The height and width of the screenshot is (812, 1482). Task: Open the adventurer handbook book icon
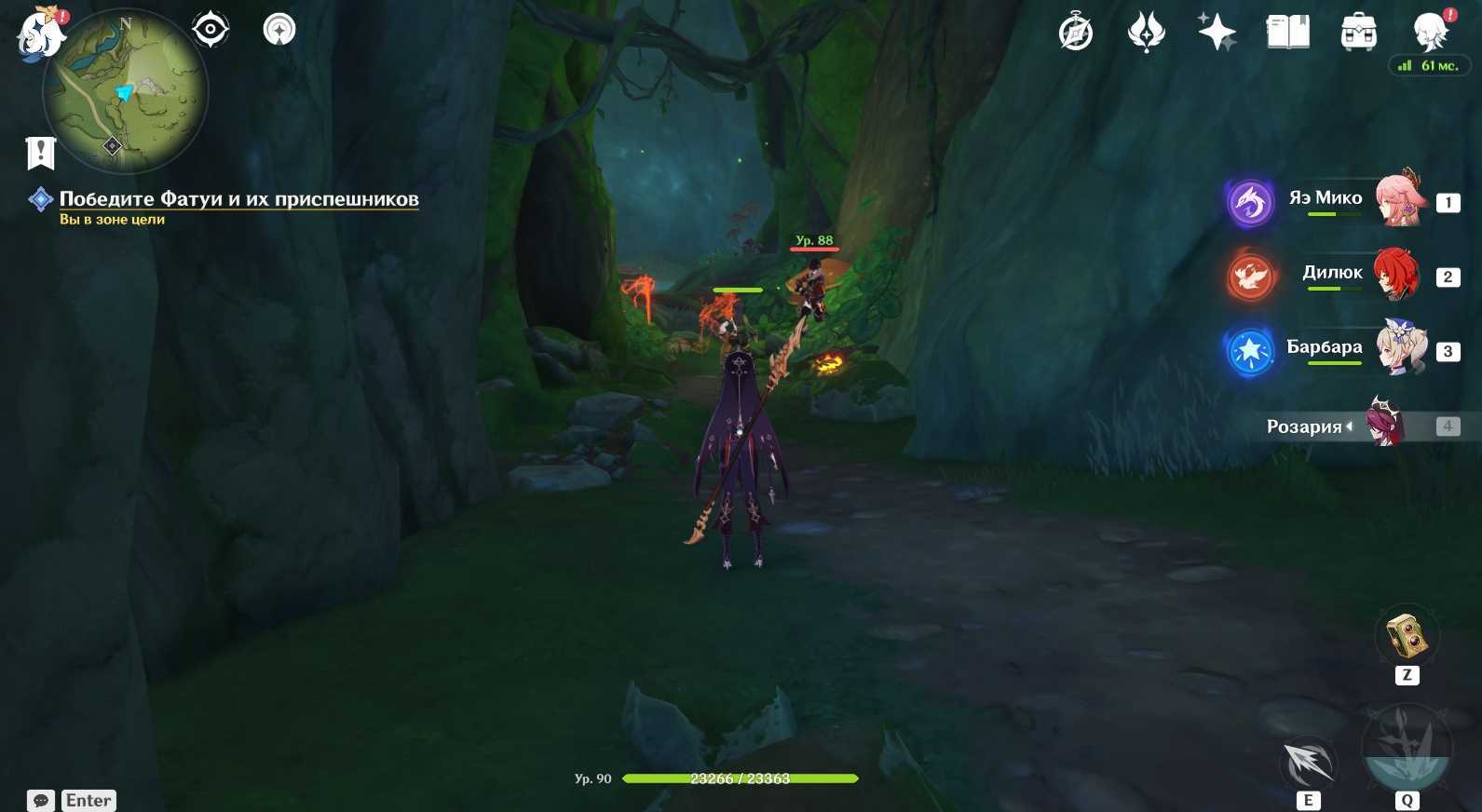pyautogui.click(x=1288, y=33)
